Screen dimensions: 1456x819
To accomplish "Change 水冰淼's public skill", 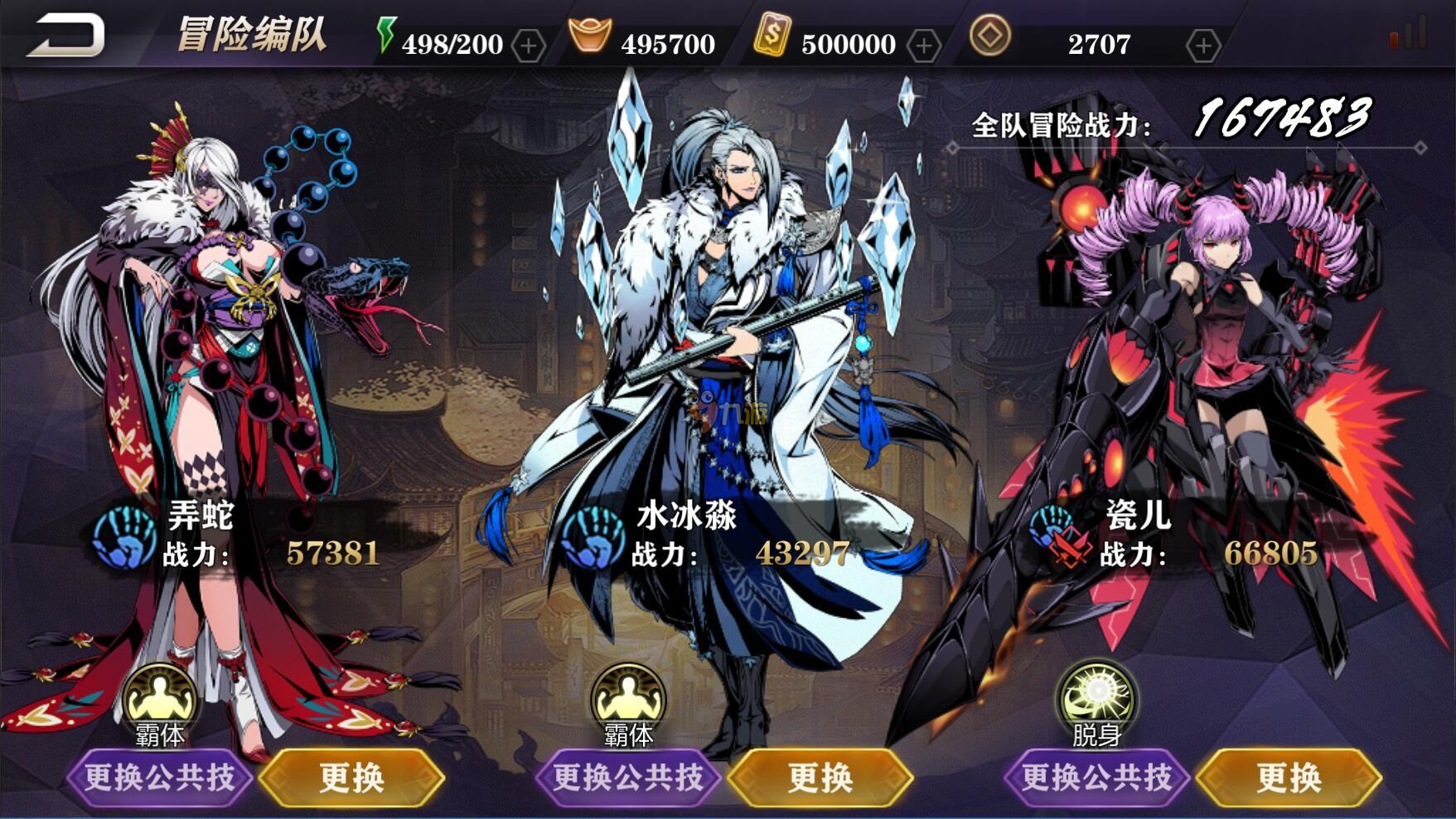I will coord(628,778).
